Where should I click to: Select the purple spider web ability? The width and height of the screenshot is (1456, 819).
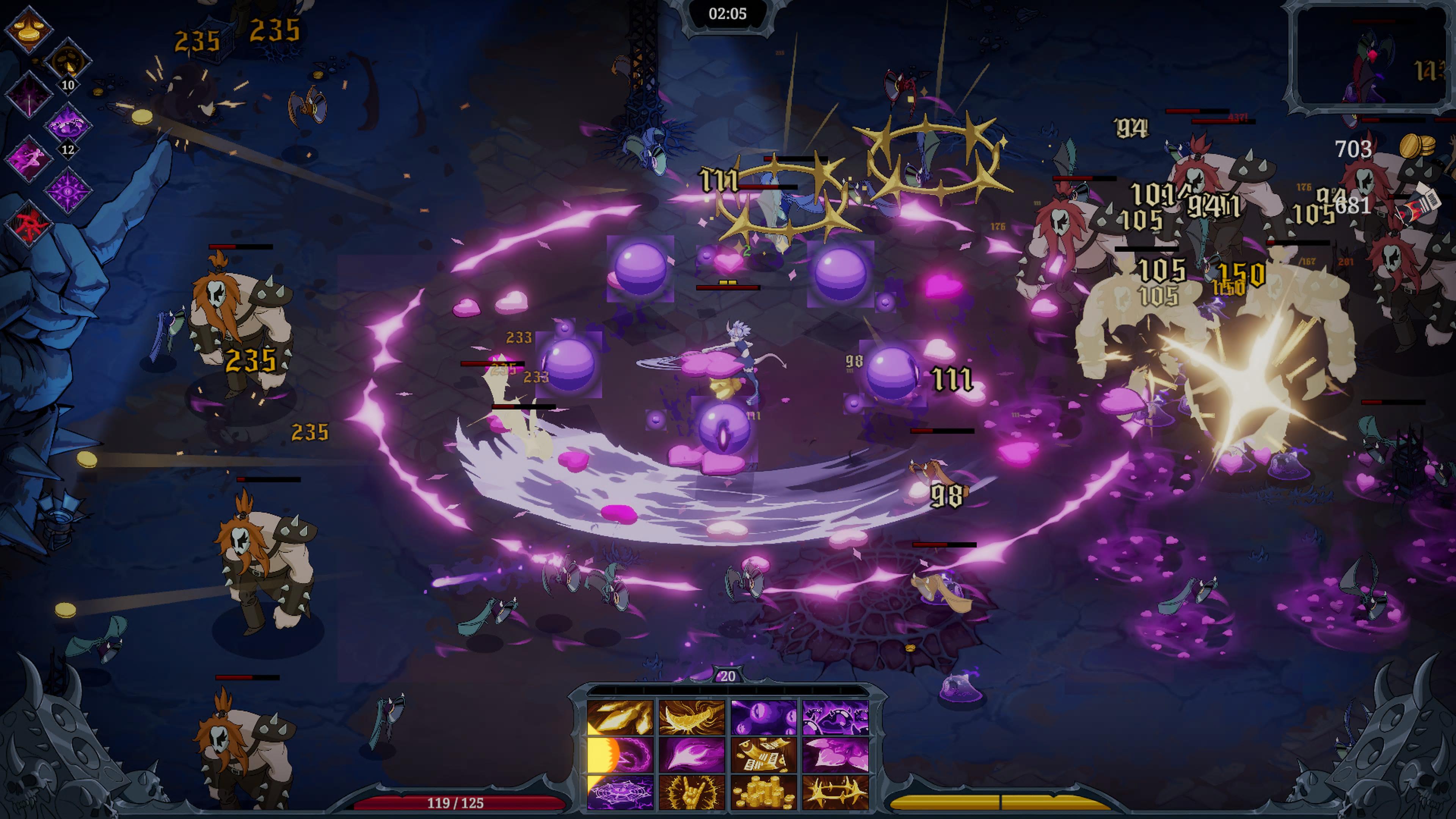tap(620, 792)
